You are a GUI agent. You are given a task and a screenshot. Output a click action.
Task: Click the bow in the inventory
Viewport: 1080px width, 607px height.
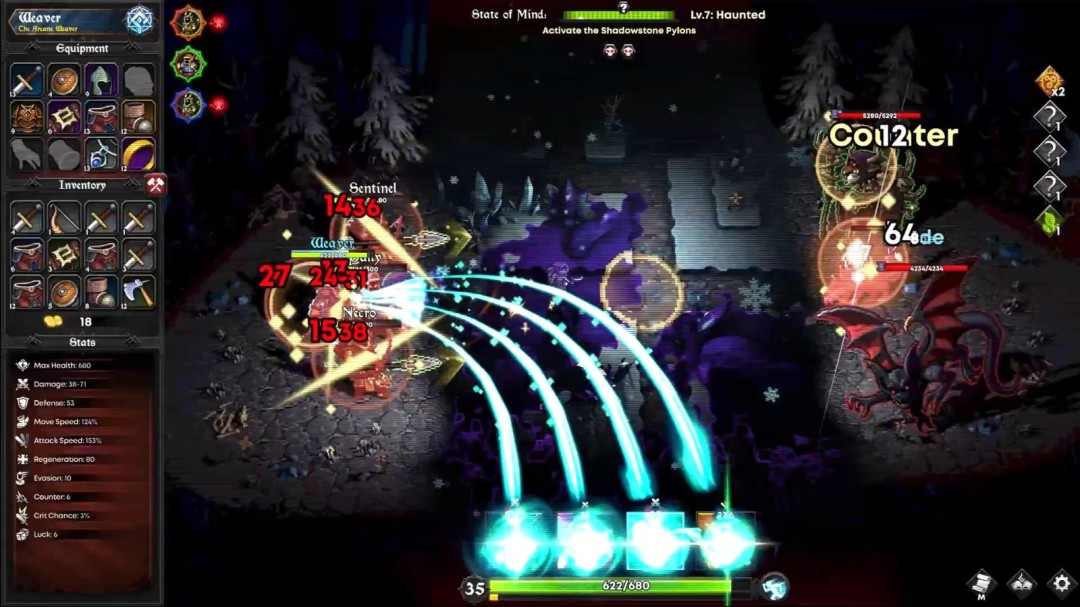(64, 219)
